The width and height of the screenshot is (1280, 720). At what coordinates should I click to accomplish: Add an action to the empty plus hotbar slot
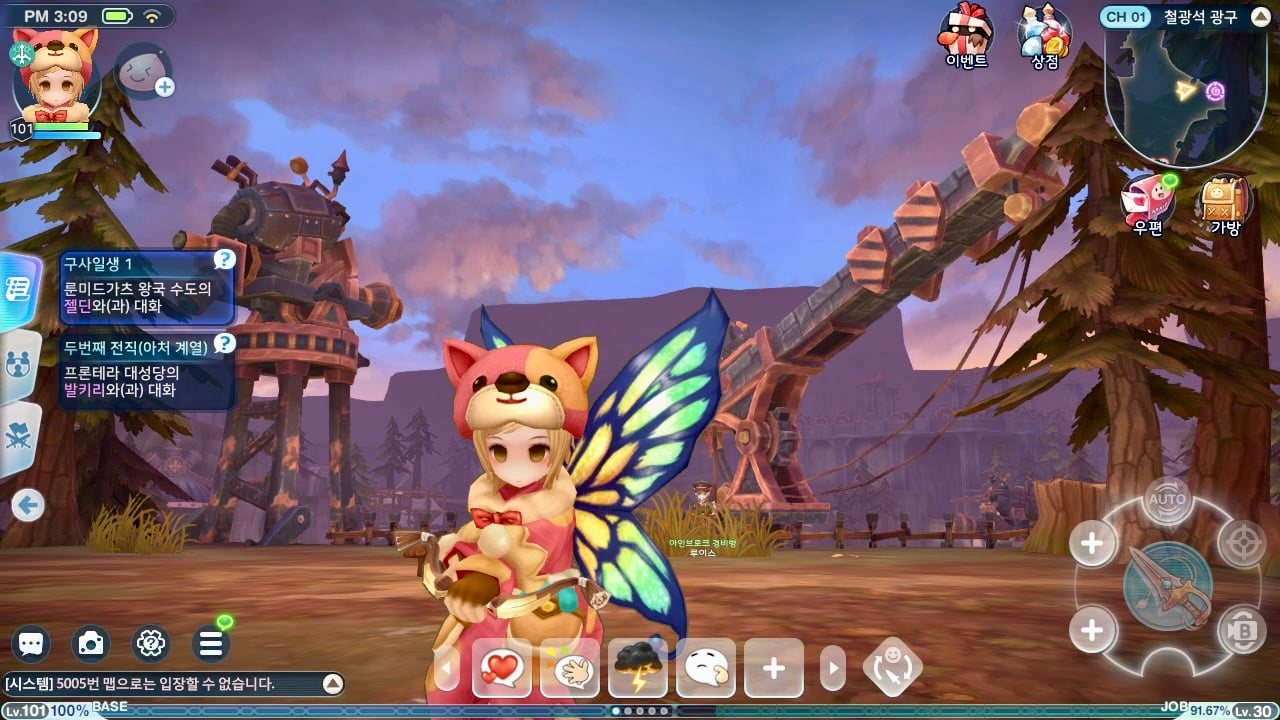pyautogui.click(x=773, y=667)
